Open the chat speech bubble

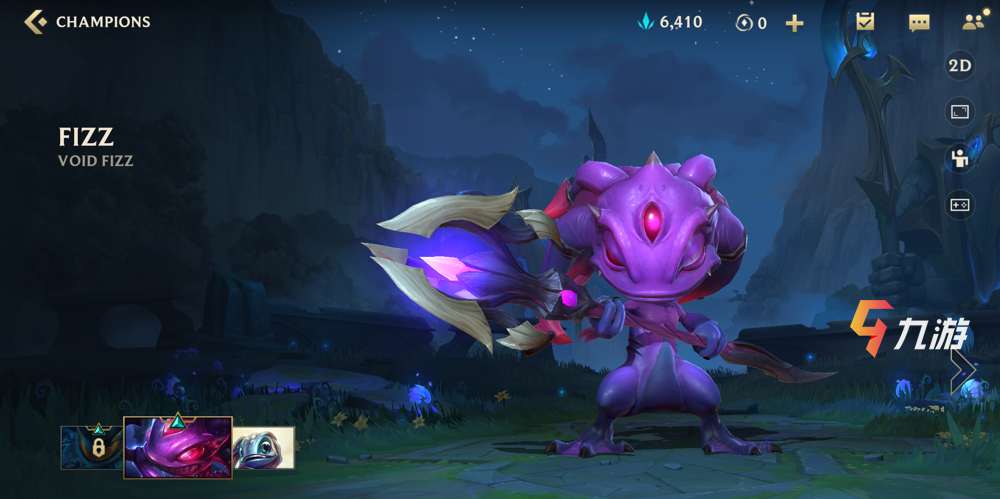coord(918,21)
